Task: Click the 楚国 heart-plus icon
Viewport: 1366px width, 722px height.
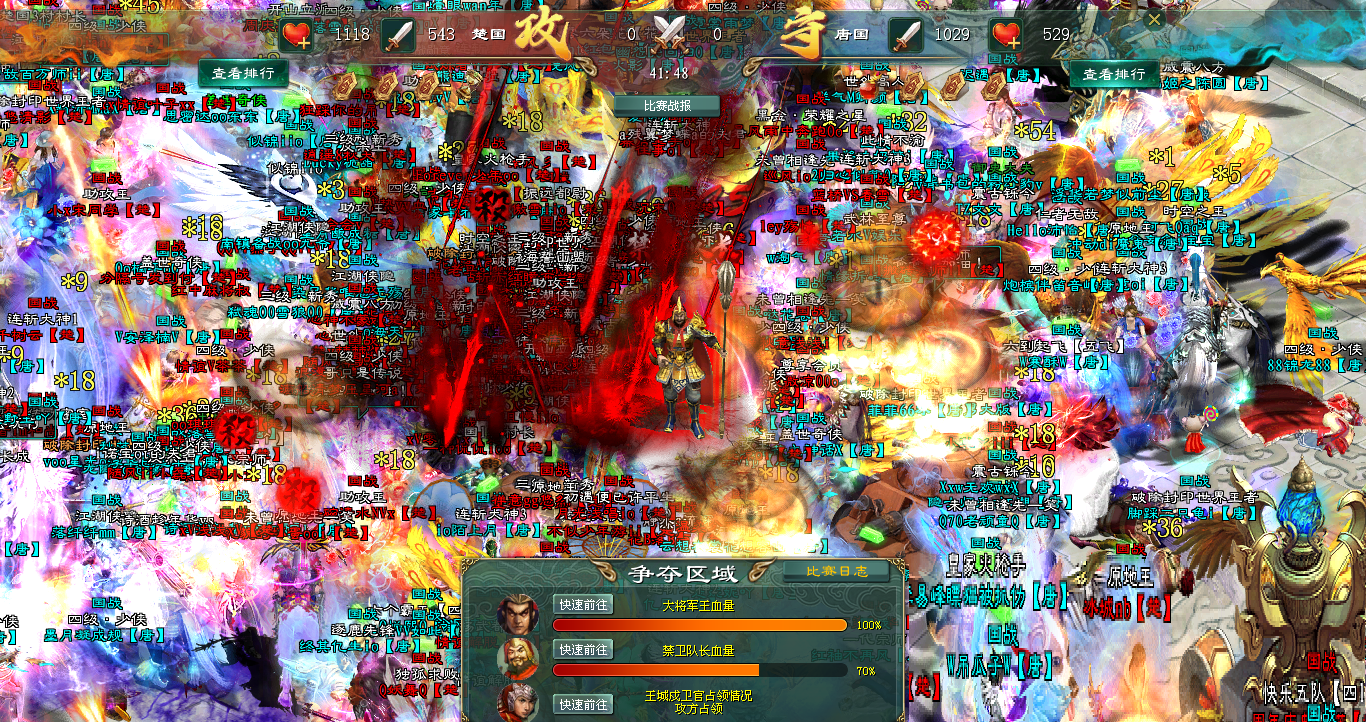Action: tap(297, 36)
